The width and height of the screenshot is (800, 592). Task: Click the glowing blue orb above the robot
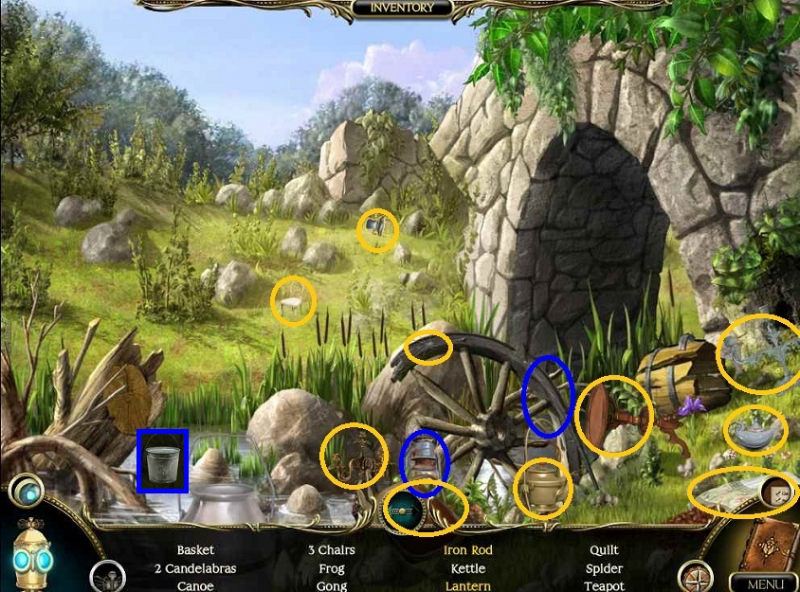(25, 491)
